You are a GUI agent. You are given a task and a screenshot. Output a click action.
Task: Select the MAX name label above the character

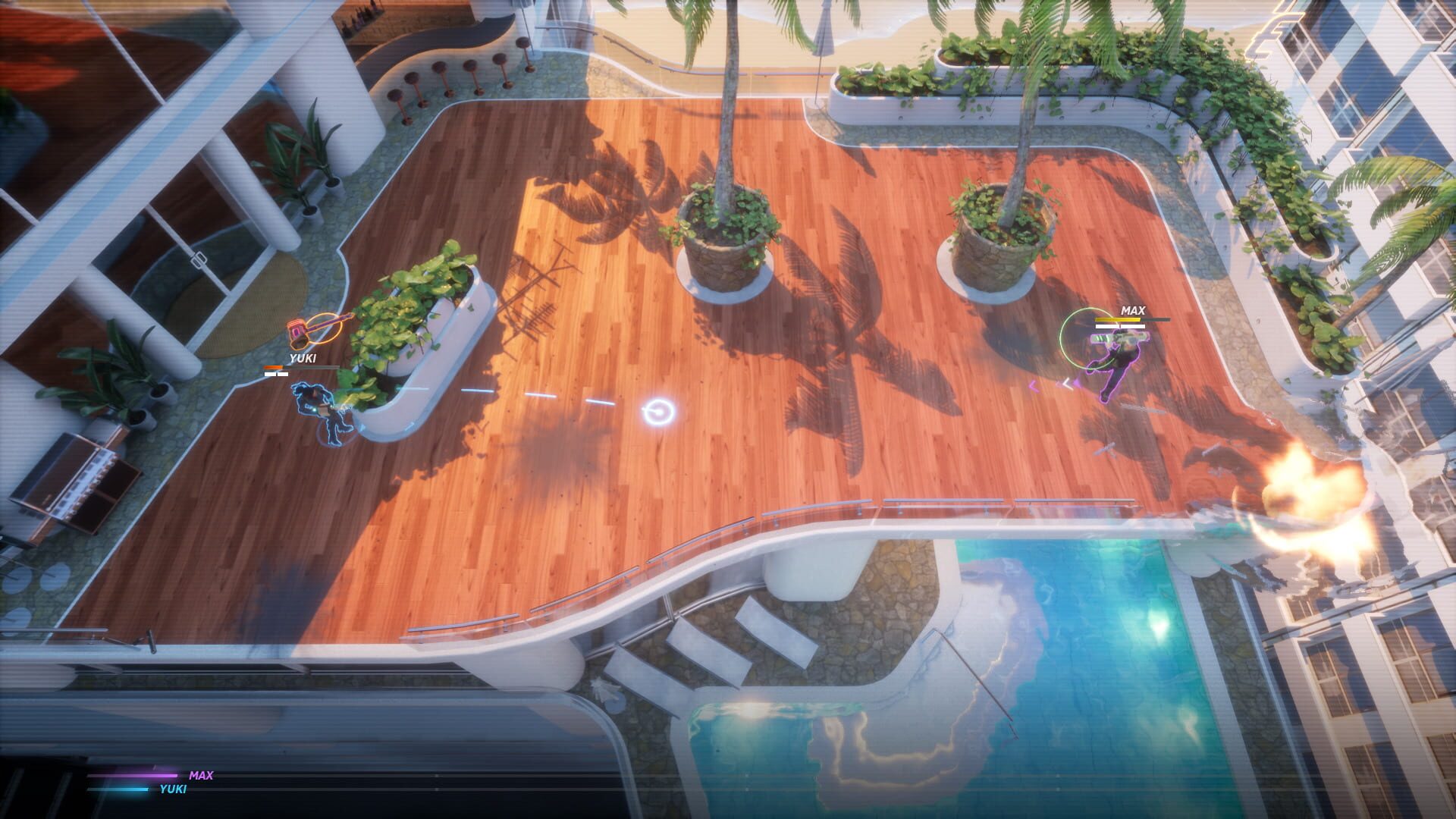click(1133, 310)
